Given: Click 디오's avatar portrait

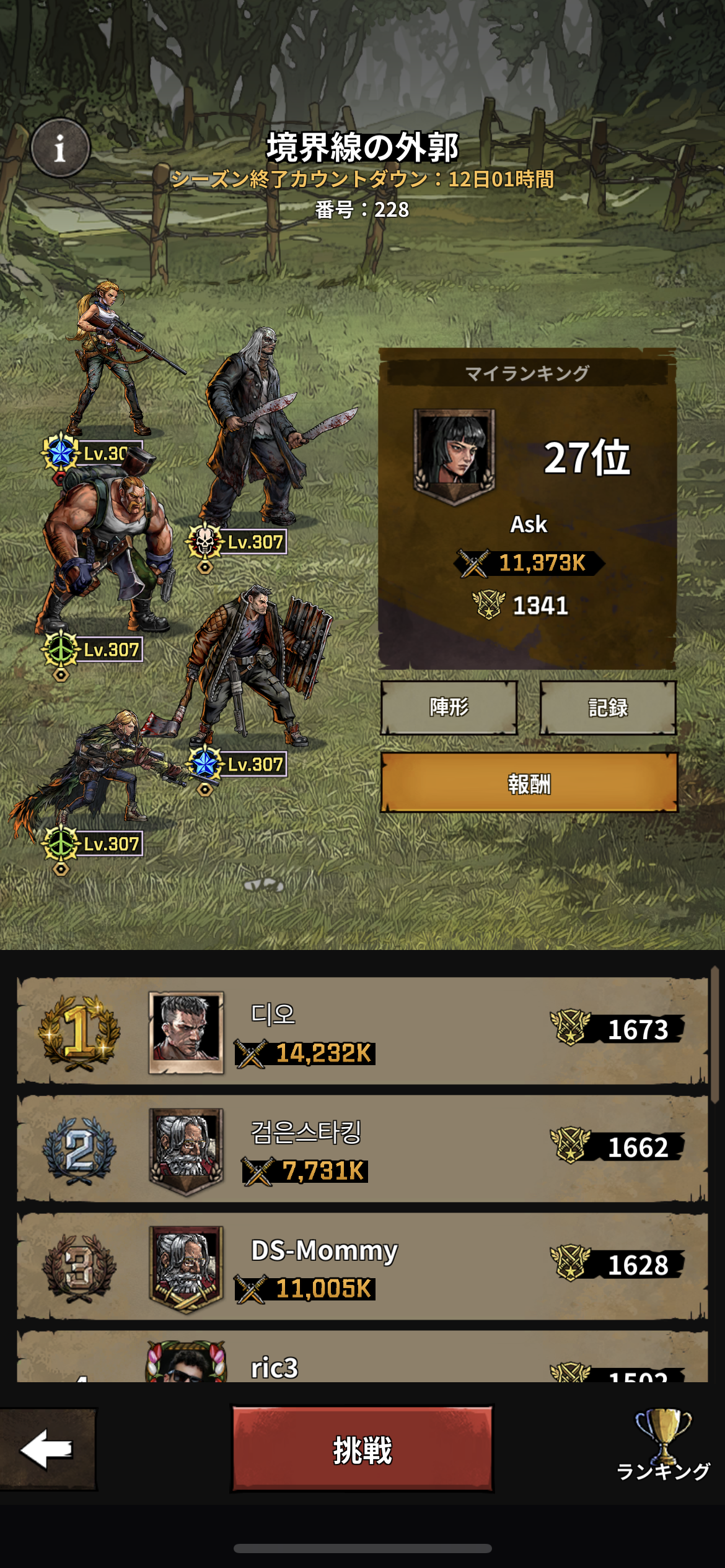Looking at the screenshot, I should [186, 1031].
